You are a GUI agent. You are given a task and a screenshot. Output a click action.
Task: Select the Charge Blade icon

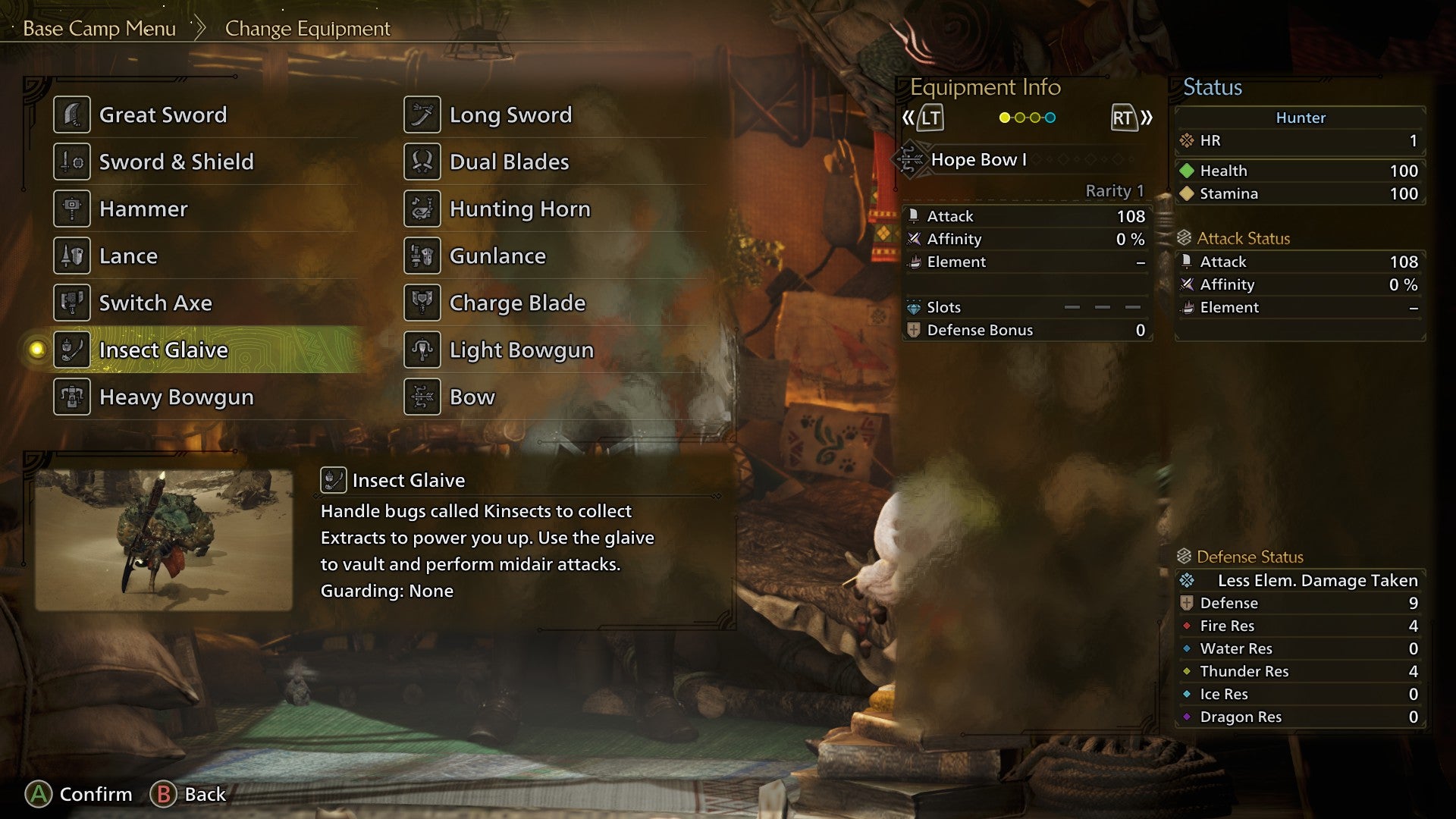click(422, 303)
